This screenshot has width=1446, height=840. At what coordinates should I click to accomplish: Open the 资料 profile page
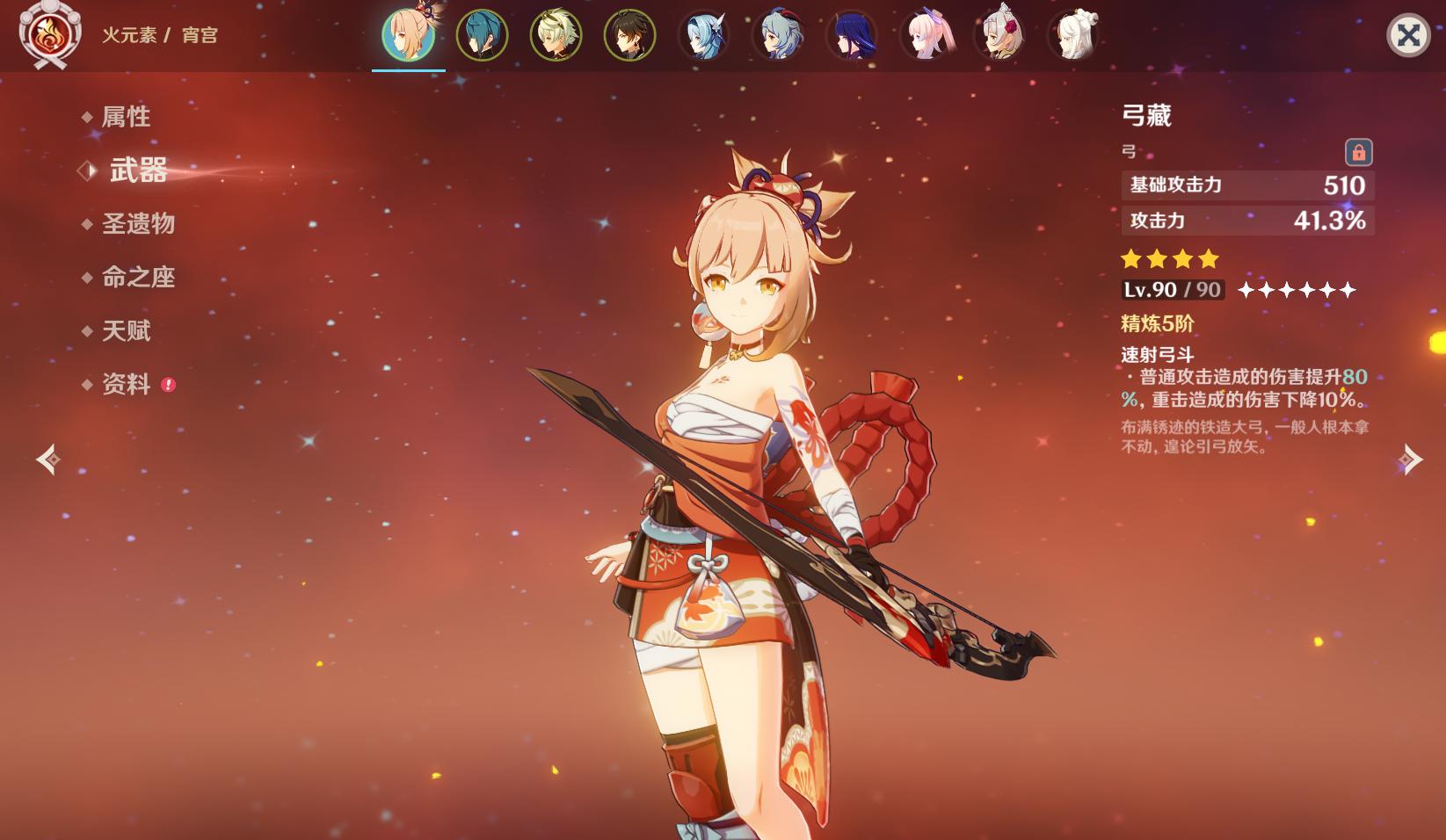pos(126,385)
